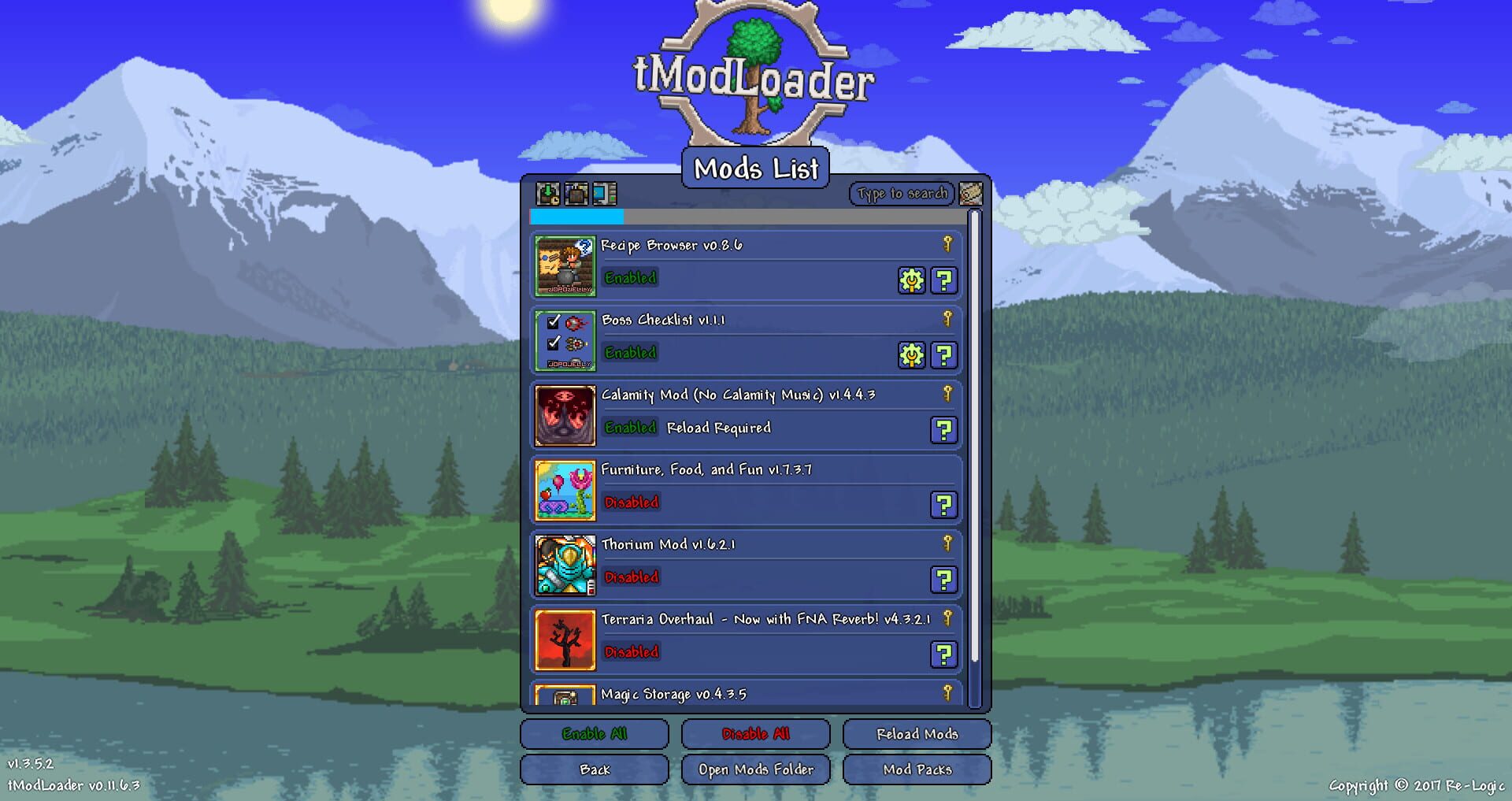Click the scroll icon beside the search box

tap(973, 193)
